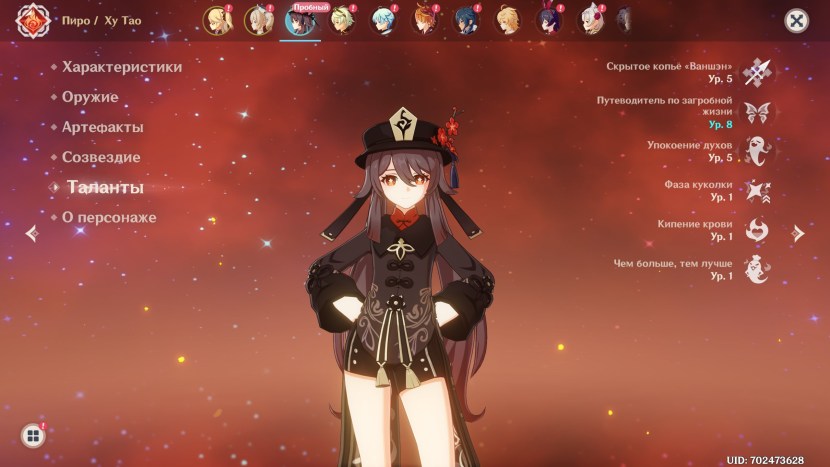Image resolution: width=830 pixels, height=467 pixels.
Task: Open the Созвездие (Constellation) page
Action: click(x=101, y=157)
